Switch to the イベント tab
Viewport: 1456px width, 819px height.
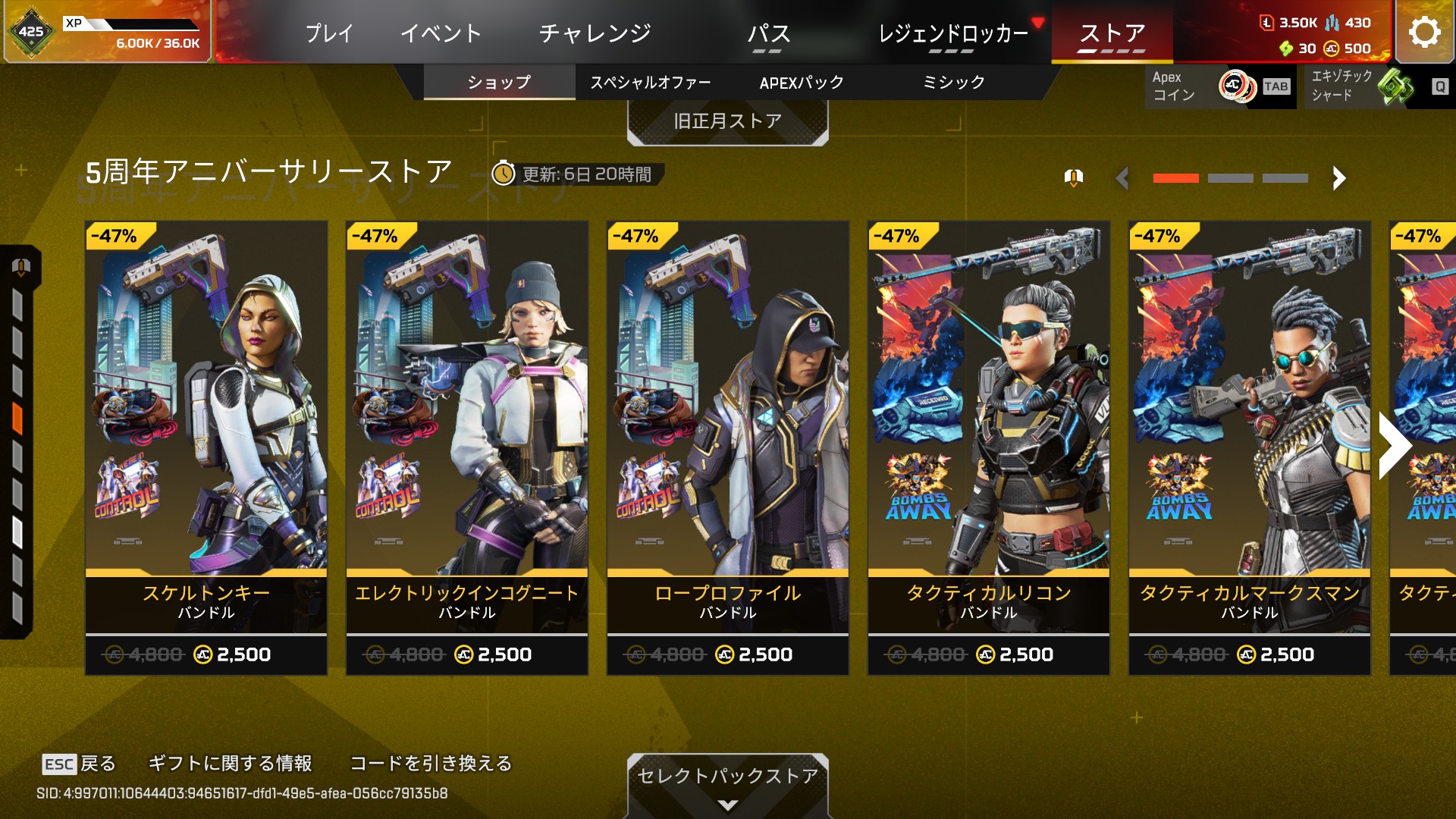pos(441,33)
